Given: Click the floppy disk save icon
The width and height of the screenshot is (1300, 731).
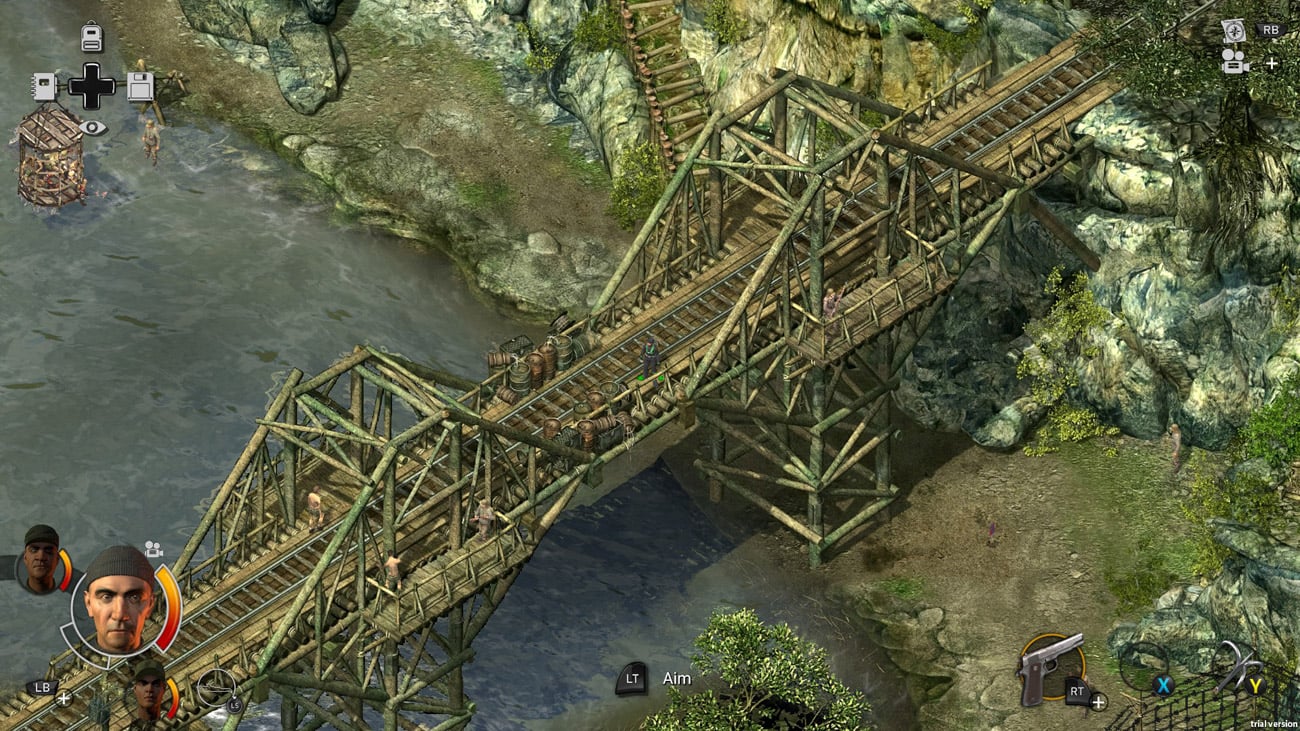Looking at the screenshot, I should point(140,88).
